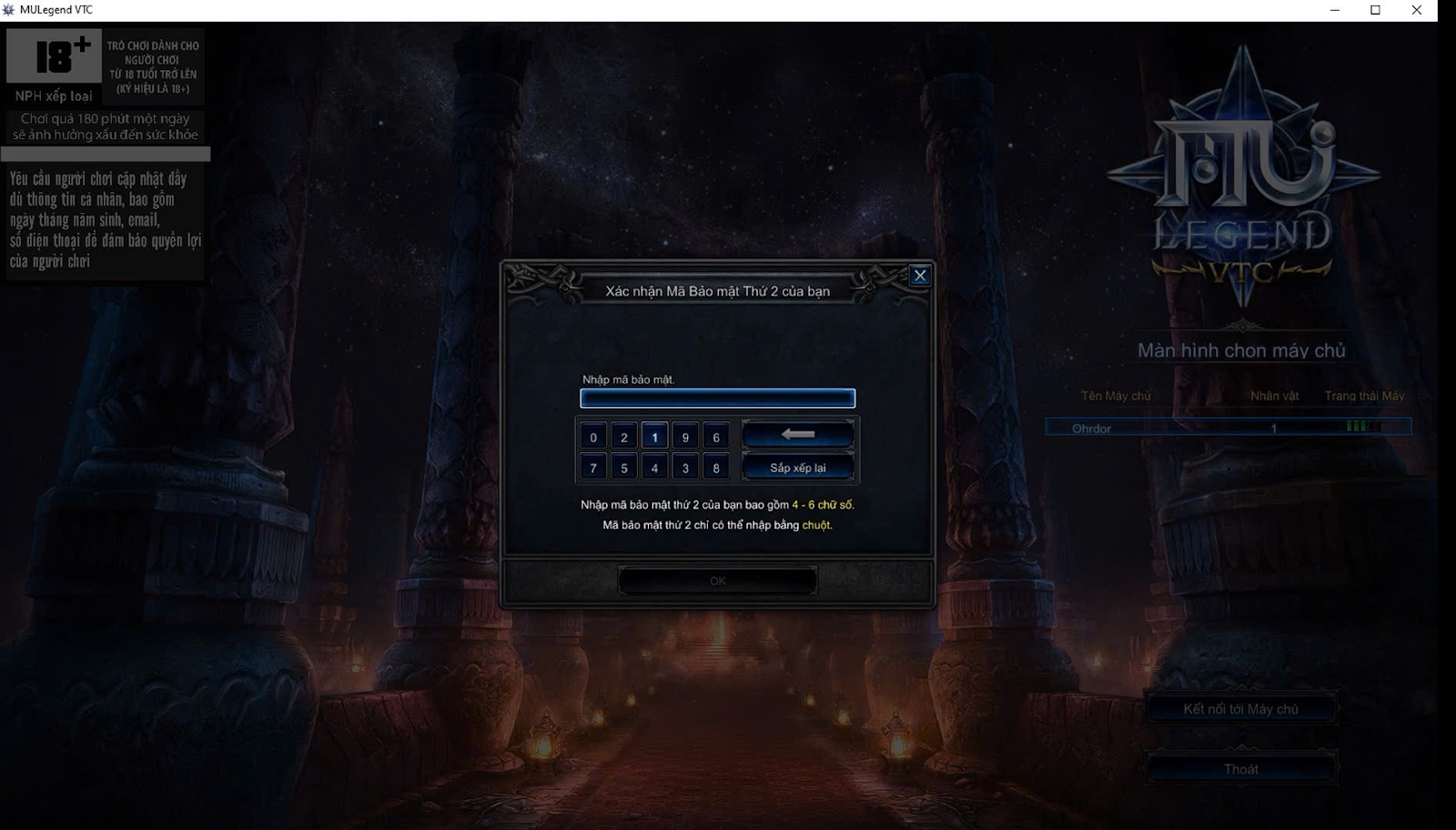Image resolution: width=1456 pixels, height=830 pixels.
Task: Minimize the MULegend VTC window
Action: click(x=1335, y=10)
